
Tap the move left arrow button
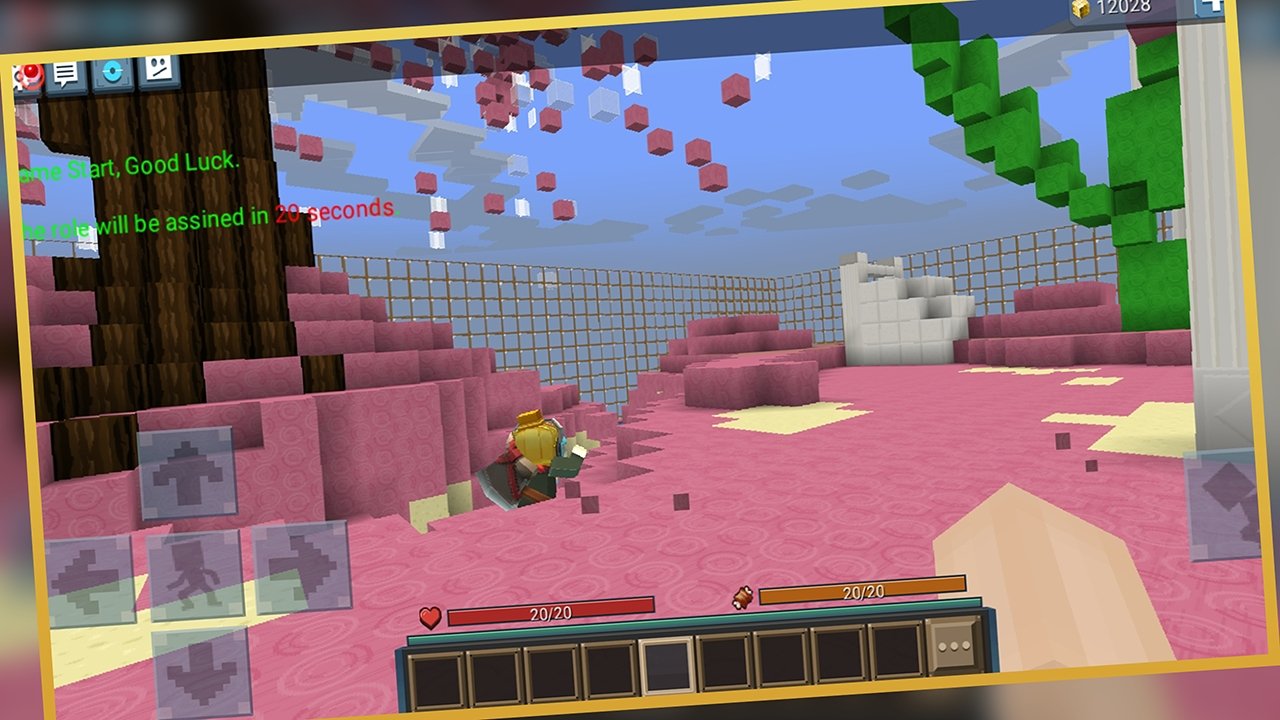[x=90, y=582]
